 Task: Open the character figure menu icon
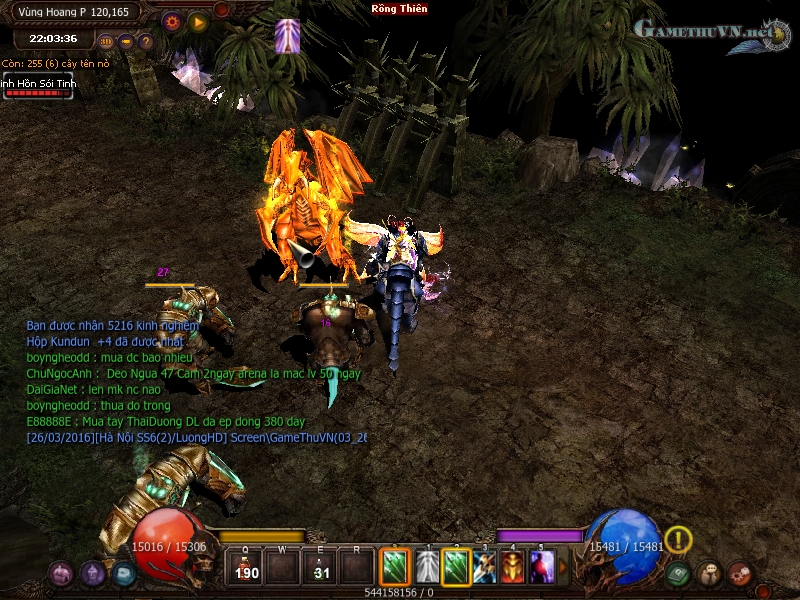coord(709,574)
